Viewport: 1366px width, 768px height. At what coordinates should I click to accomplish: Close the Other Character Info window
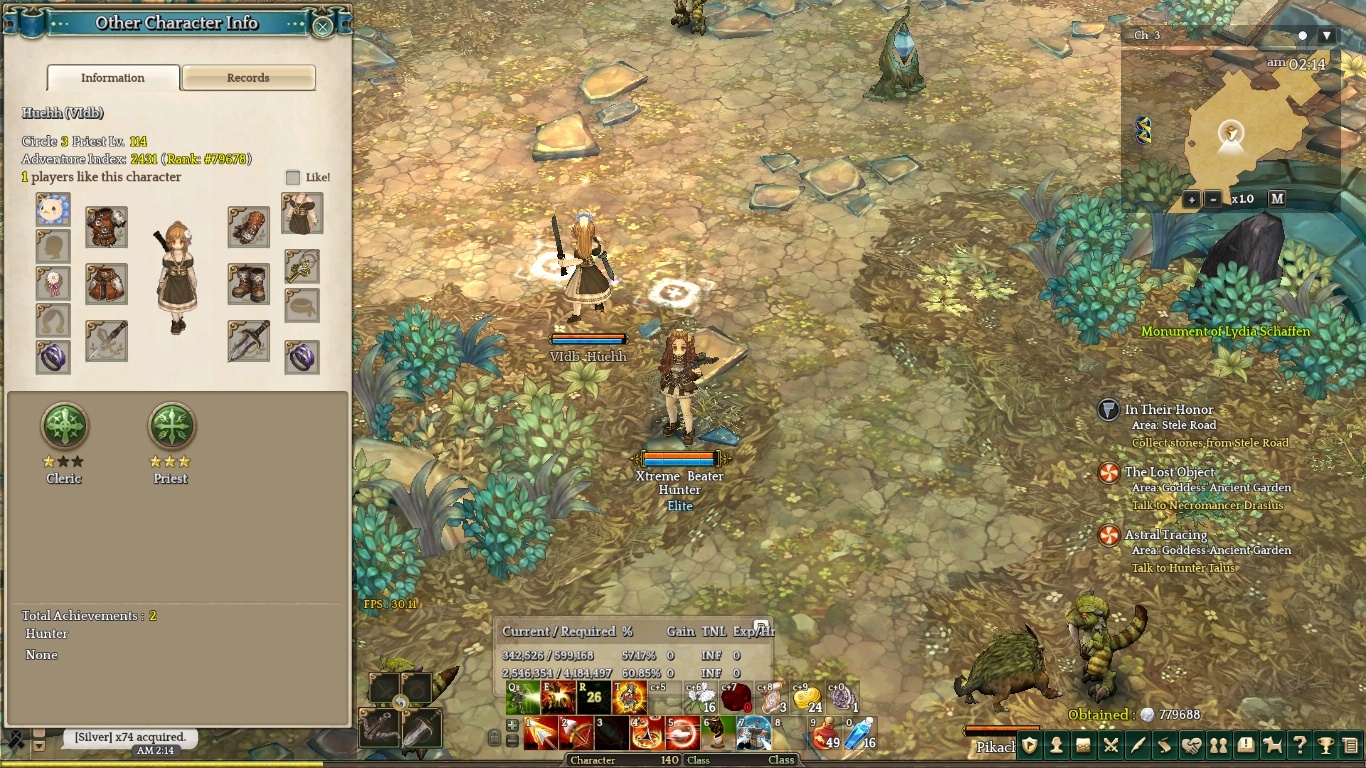click(323, 26)
